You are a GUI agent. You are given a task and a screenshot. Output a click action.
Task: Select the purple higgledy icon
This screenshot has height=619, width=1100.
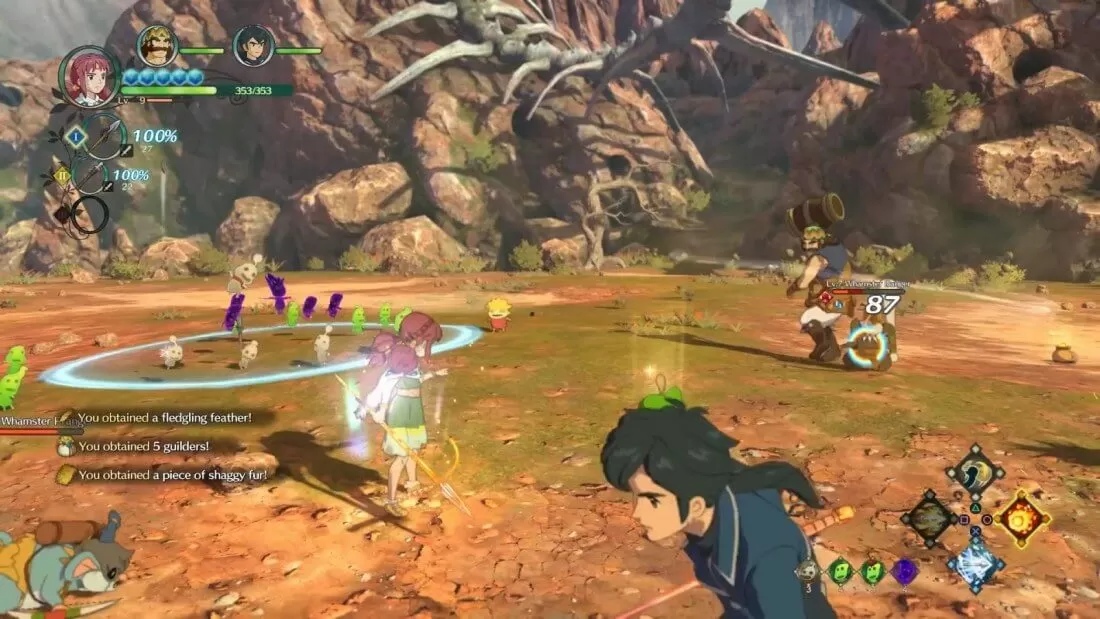click(x=904, y=571)
